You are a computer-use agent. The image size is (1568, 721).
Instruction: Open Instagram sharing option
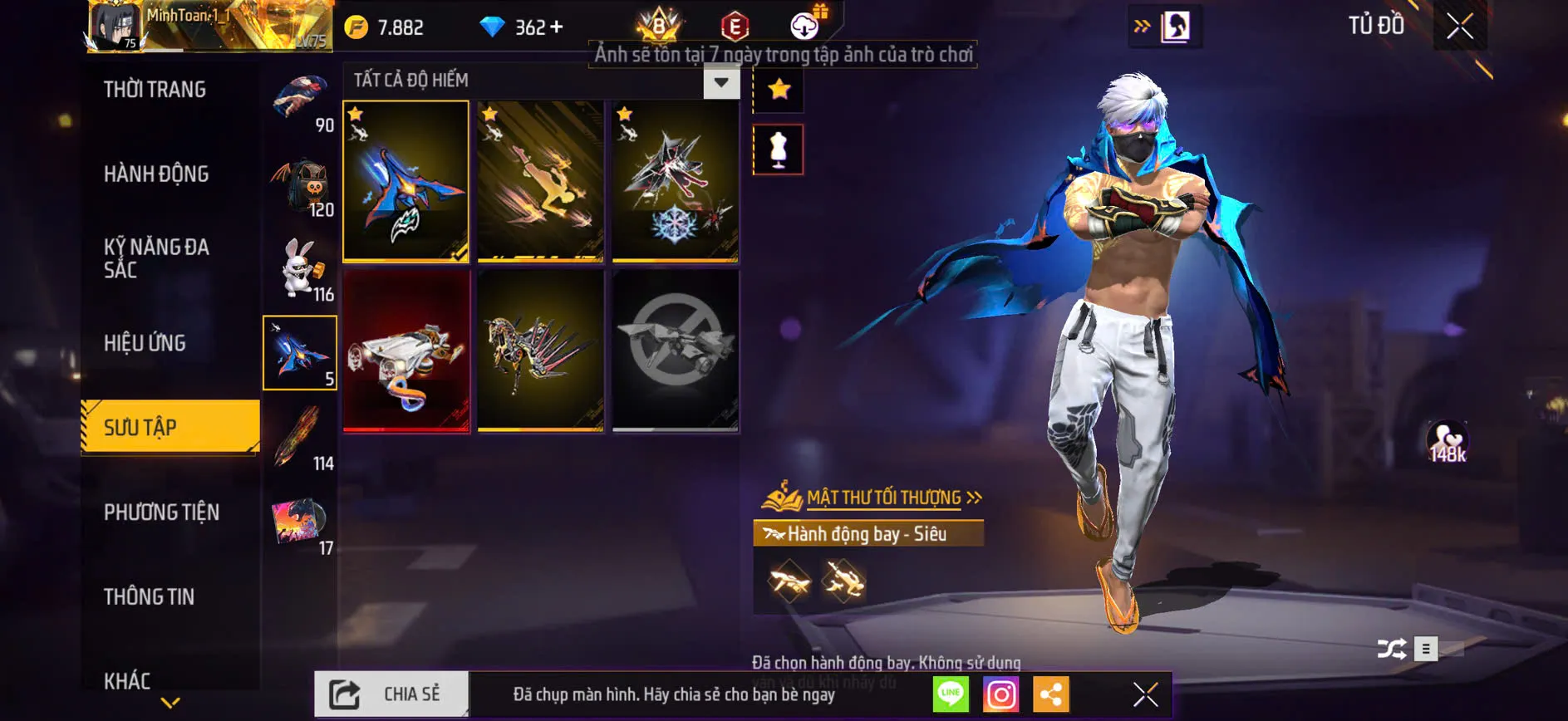pyautogui.click(x=1002, y=694)
